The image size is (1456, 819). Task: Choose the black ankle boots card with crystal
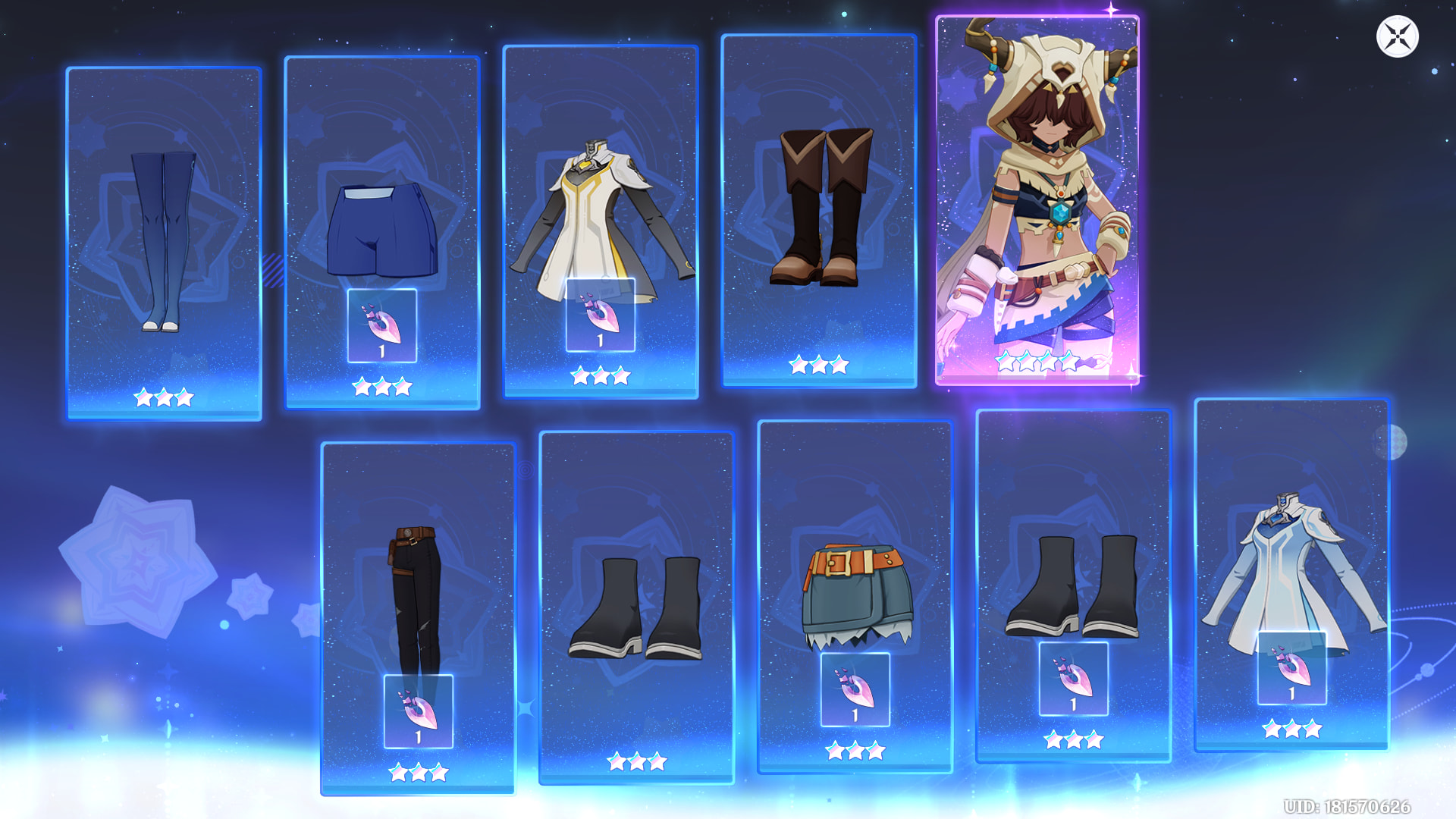(1073, 584)
